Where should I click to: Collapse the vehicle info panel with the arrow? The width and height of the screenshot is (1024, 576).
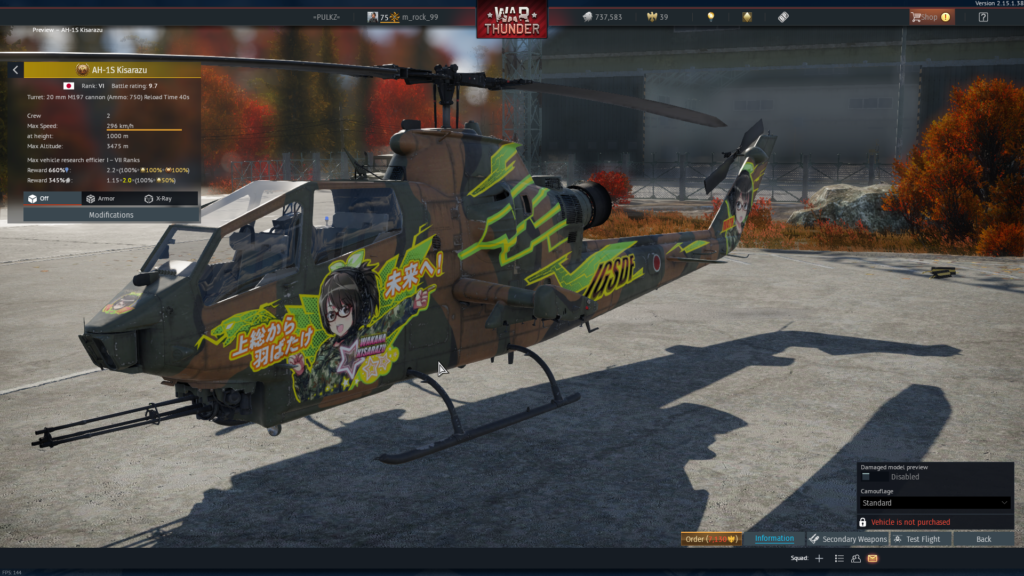pos(15,70)
